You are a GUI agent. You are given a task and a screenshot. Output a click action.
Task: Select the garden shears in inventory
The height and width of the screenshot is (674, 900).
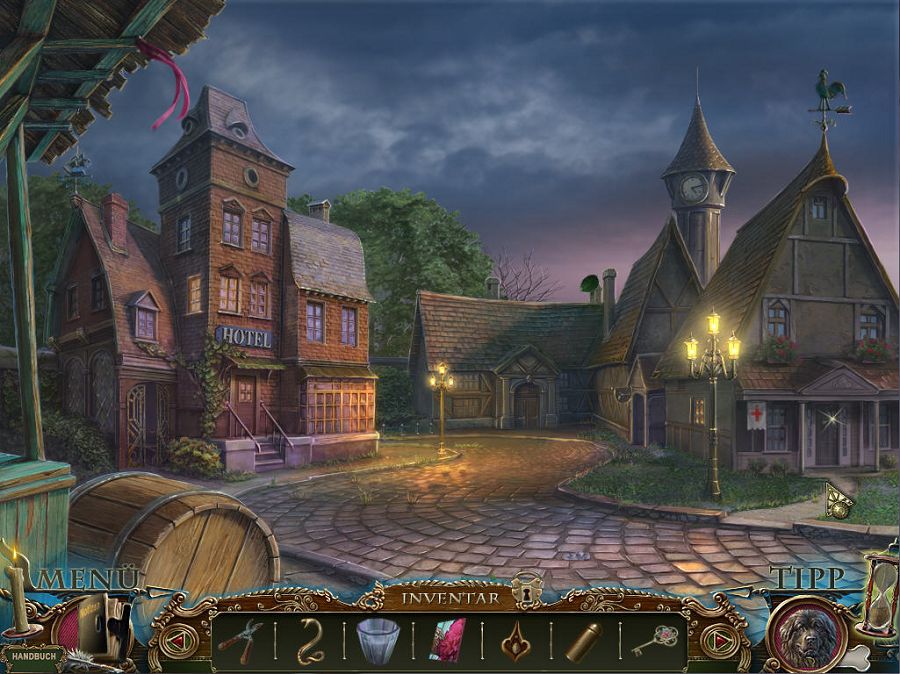(x=240, y=640)
